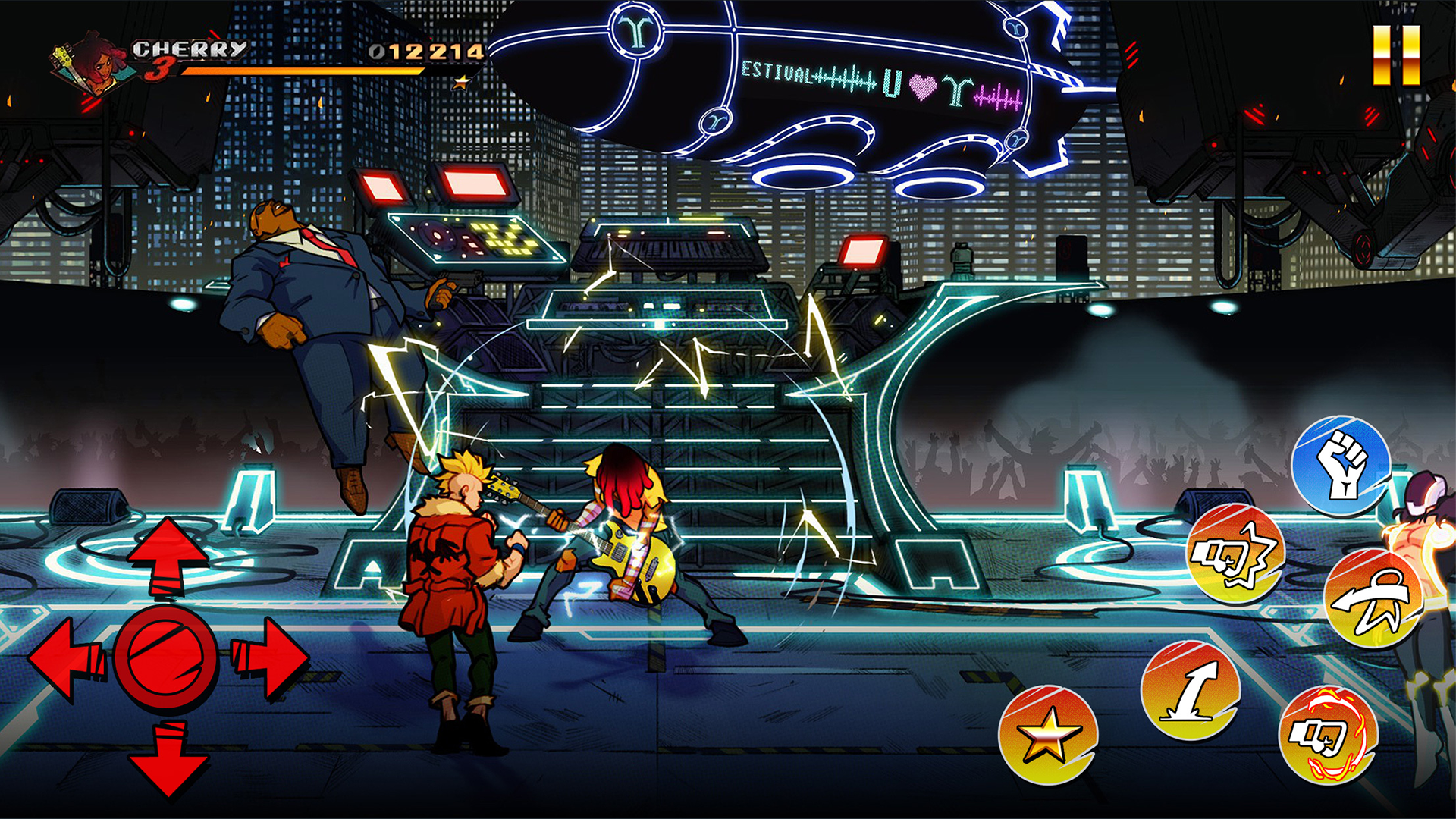
Task: Click the red center d-pad button
Action: (x=167, y=657)
